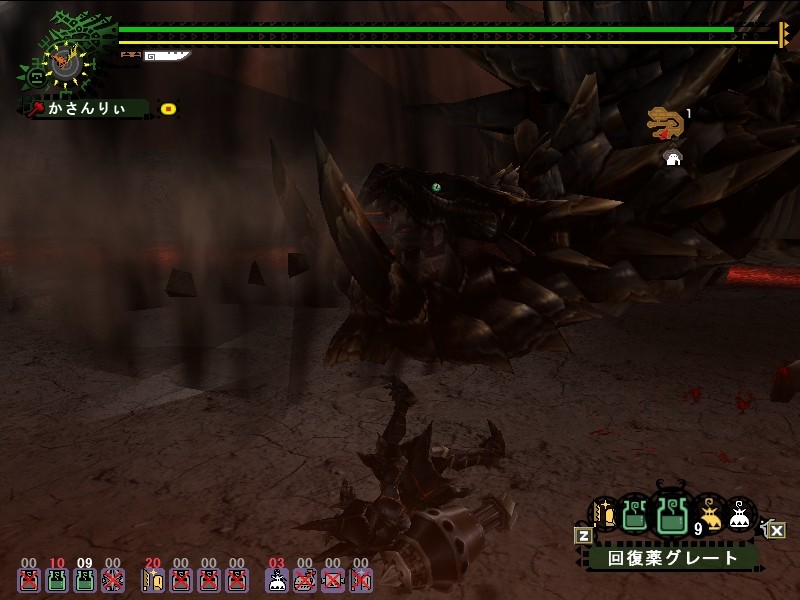The image size is (800, 600).
Task: Select the highlighted potion in the item selector
Action: point(671,516)
